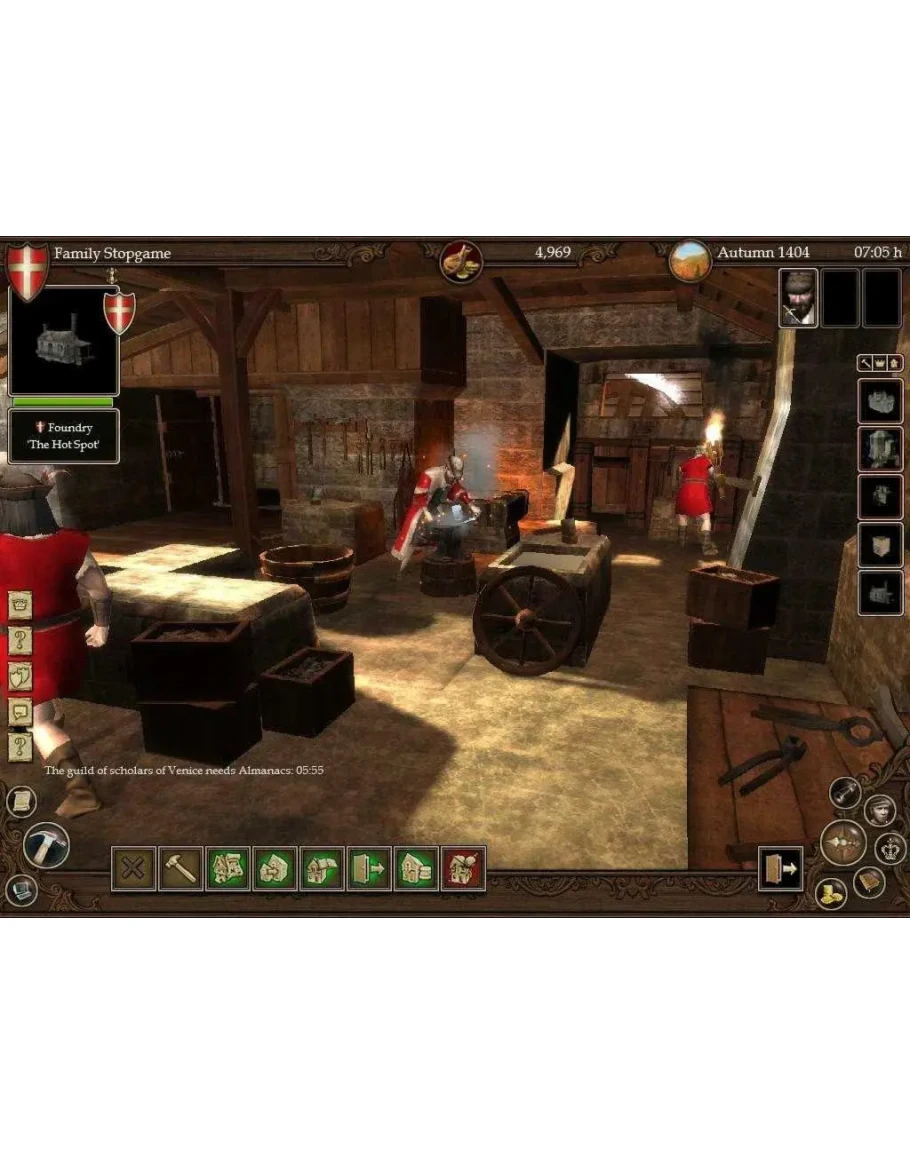Viewport: 910px width, 1155px height.
Task: Select the bearded character portrait
Action: [798, 298]
